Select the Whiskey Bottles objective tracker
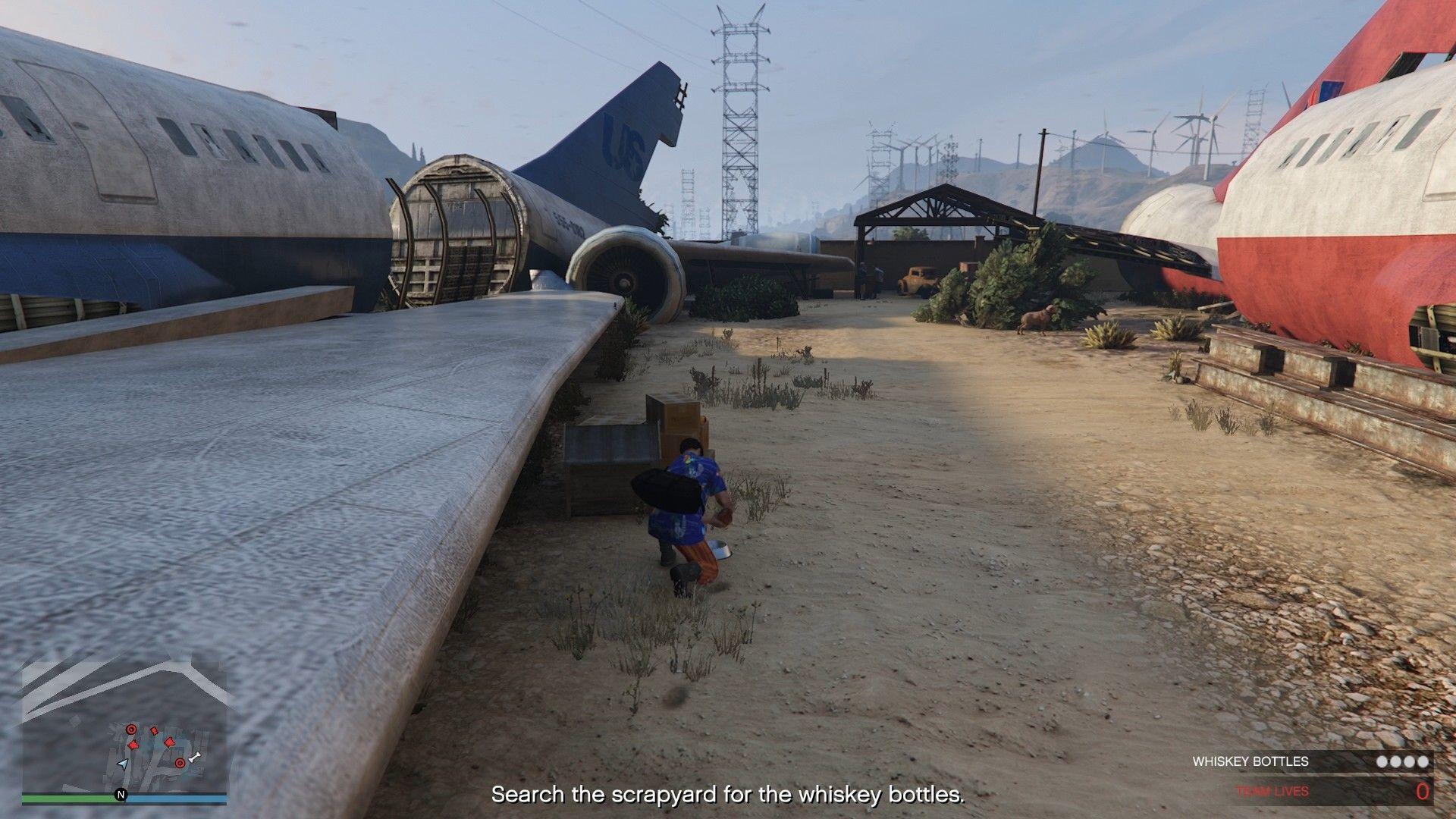The image size is (1456, 819). [x=1310, y=761]
